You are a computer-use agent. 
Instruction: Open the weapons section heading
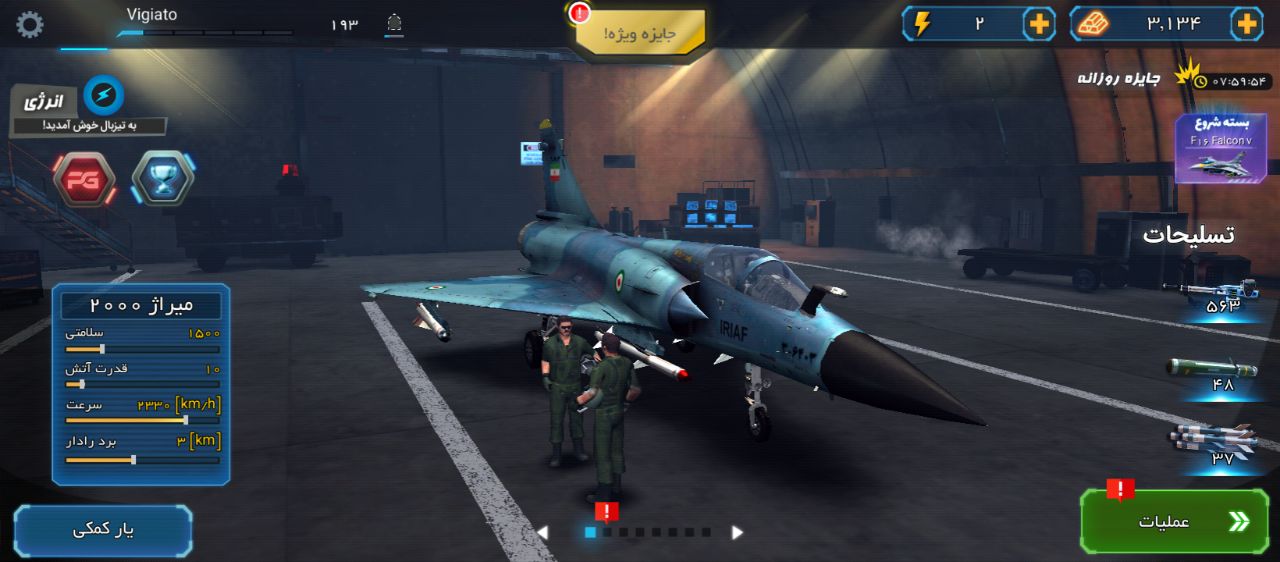[1188, 235]
